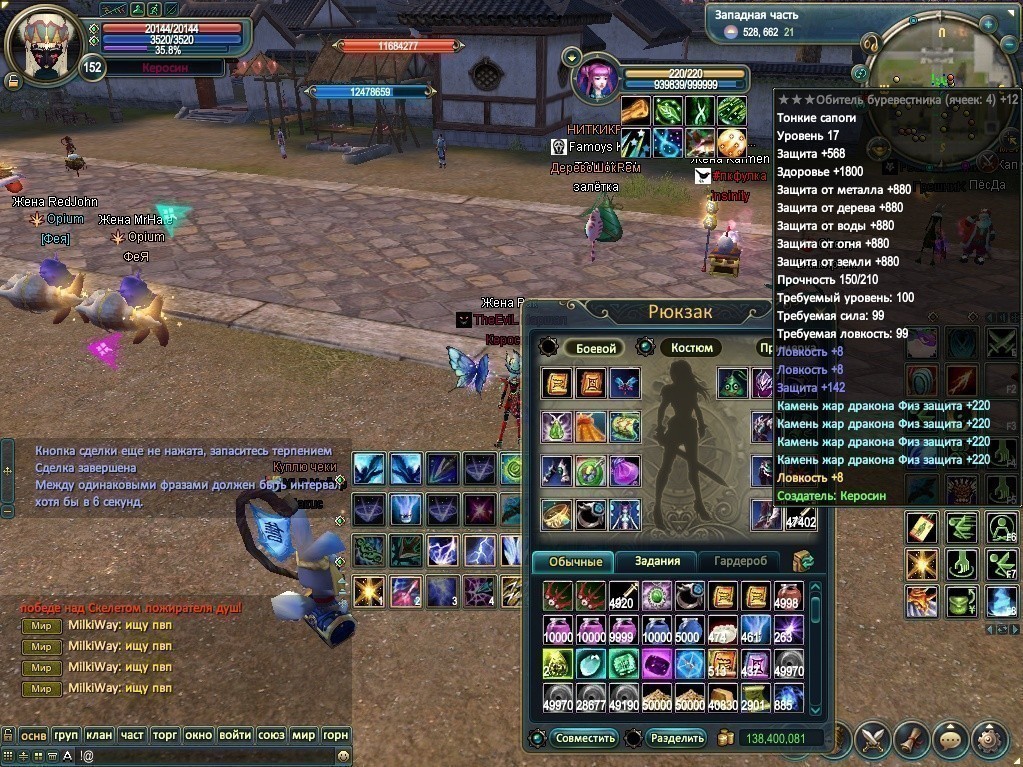Switch to the Задания inventory tab
This screenshot has width=1023, height=767.
coord(657,561)
